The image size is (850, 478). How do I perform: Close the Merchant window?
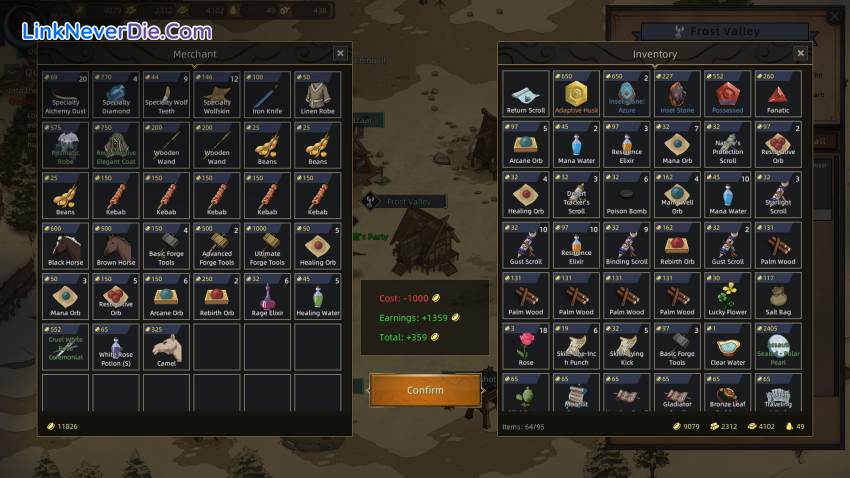coord(340,54)
